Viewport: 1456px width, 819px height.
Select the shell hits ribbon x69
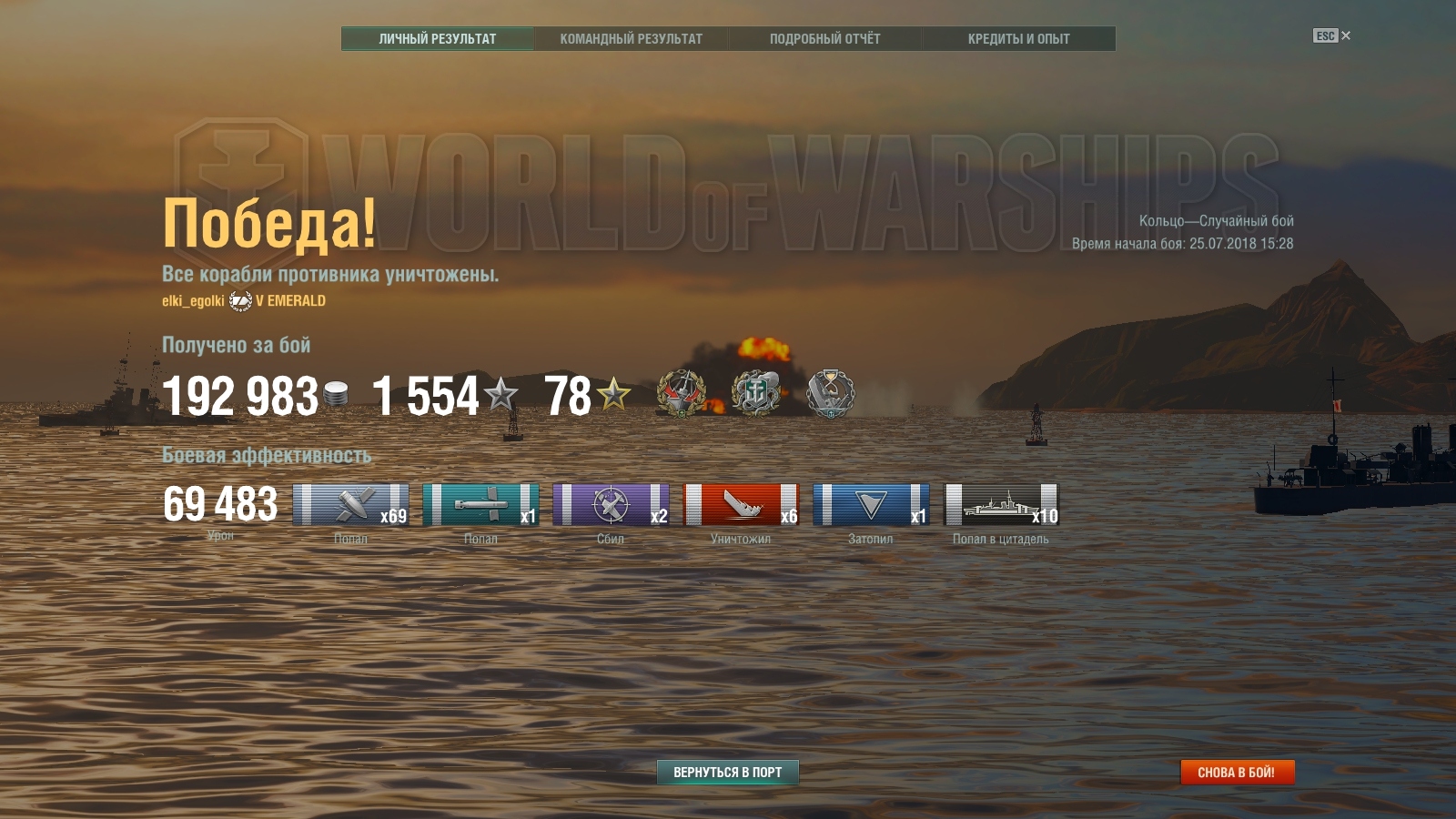point(350,505)
